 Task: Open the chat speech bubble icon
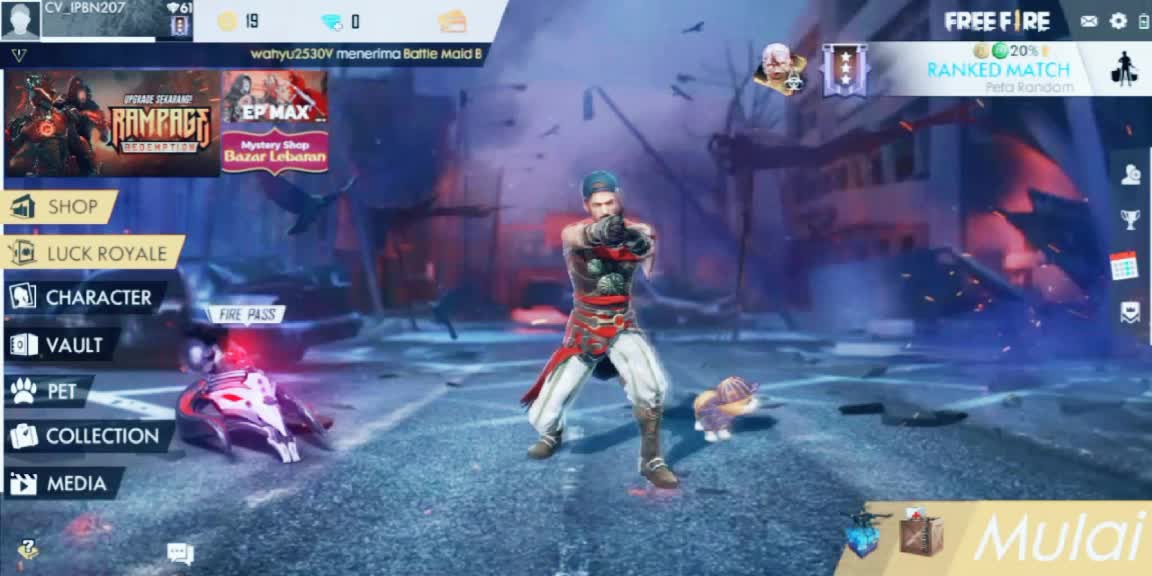tap(180, 553)
